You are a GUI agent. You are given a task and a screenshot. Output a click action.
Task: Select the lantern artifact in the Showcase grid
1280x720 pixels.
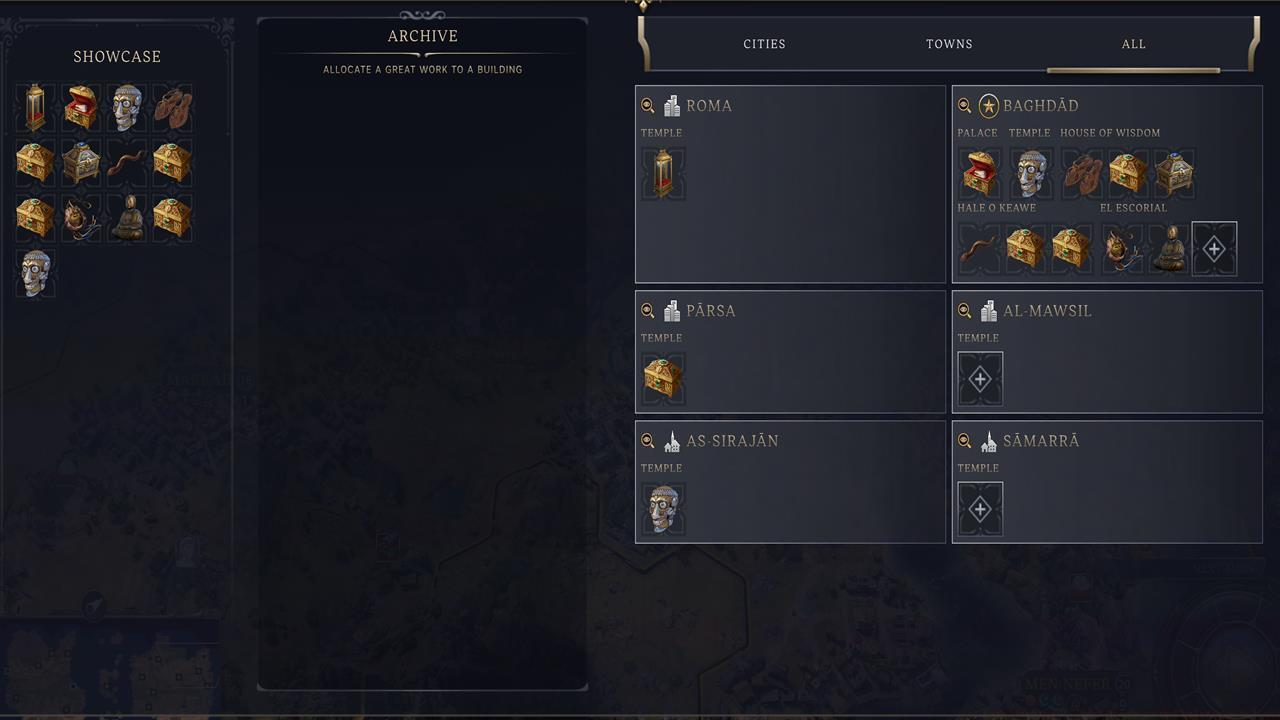pos(35,108)
